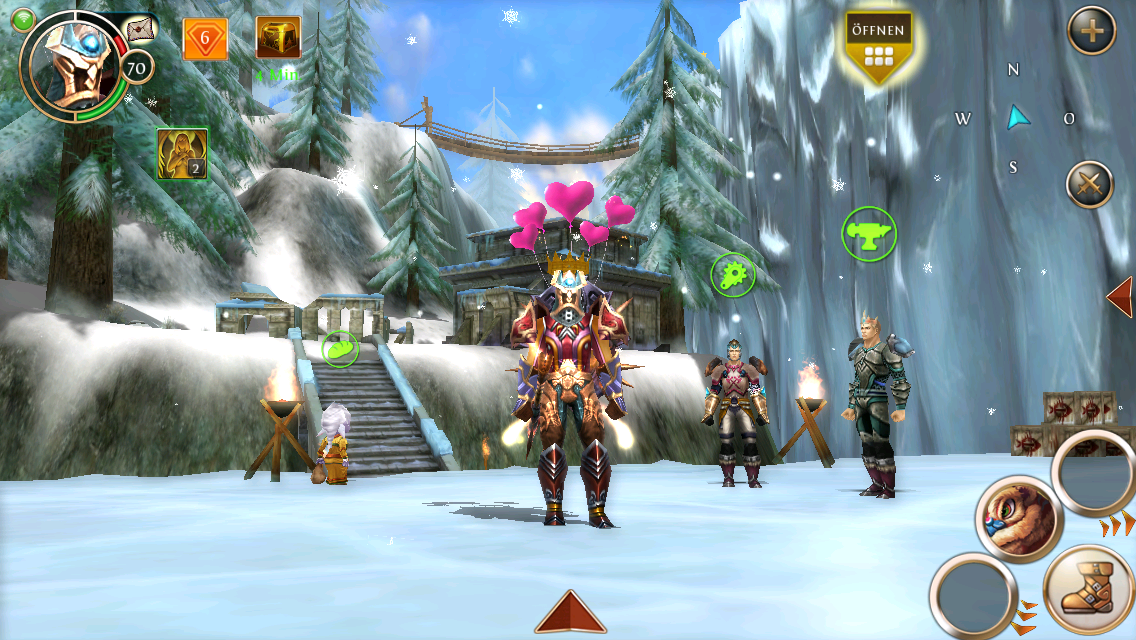This screenshot has width=1136, height=640.
Task: Tap the ÖFFNEN shield button
Action: pos(877,45)
